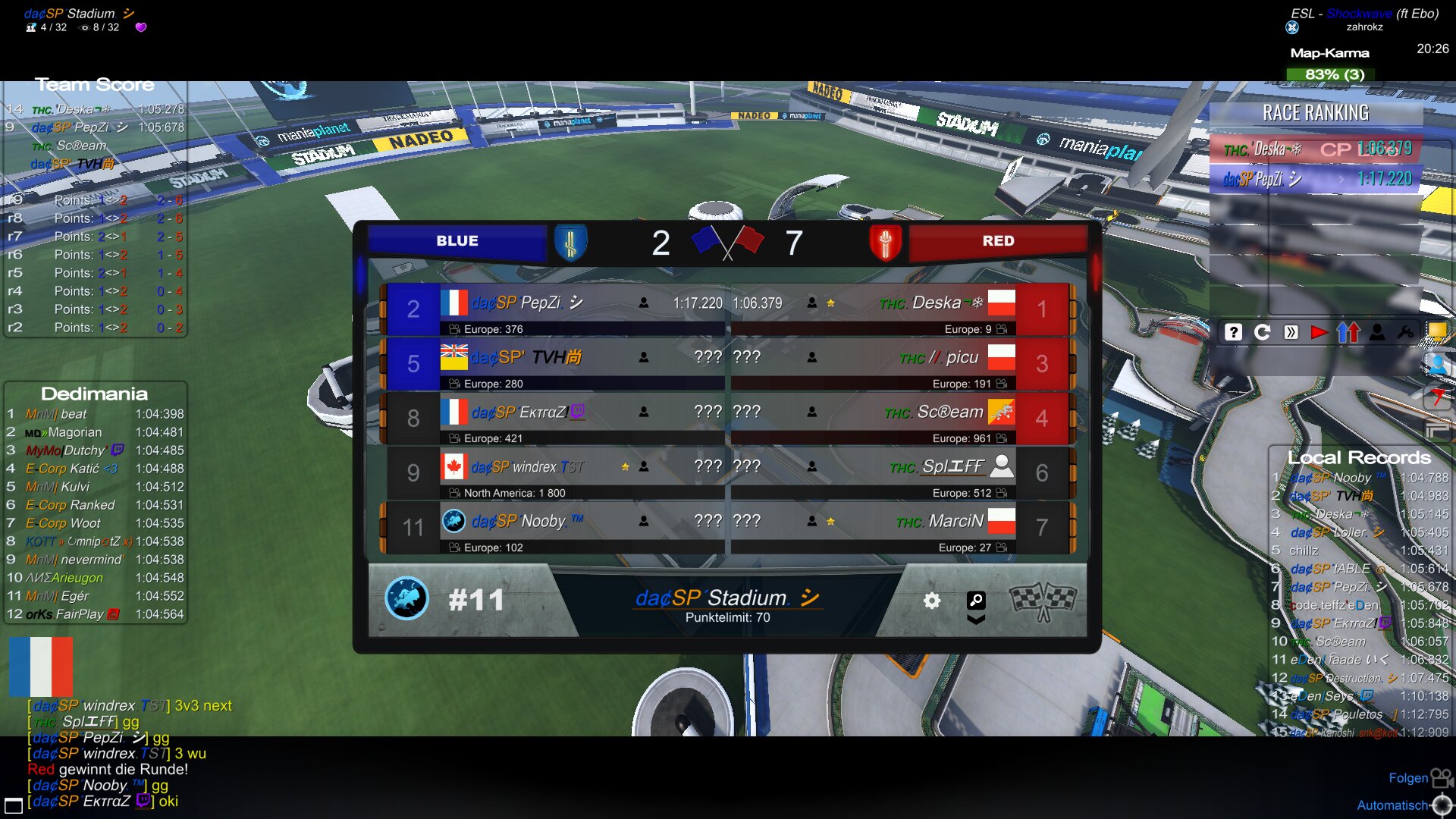Open the chat window icon
Image resolution: width=1456 pixels, height=819 pixels.
tap(14, 805)
